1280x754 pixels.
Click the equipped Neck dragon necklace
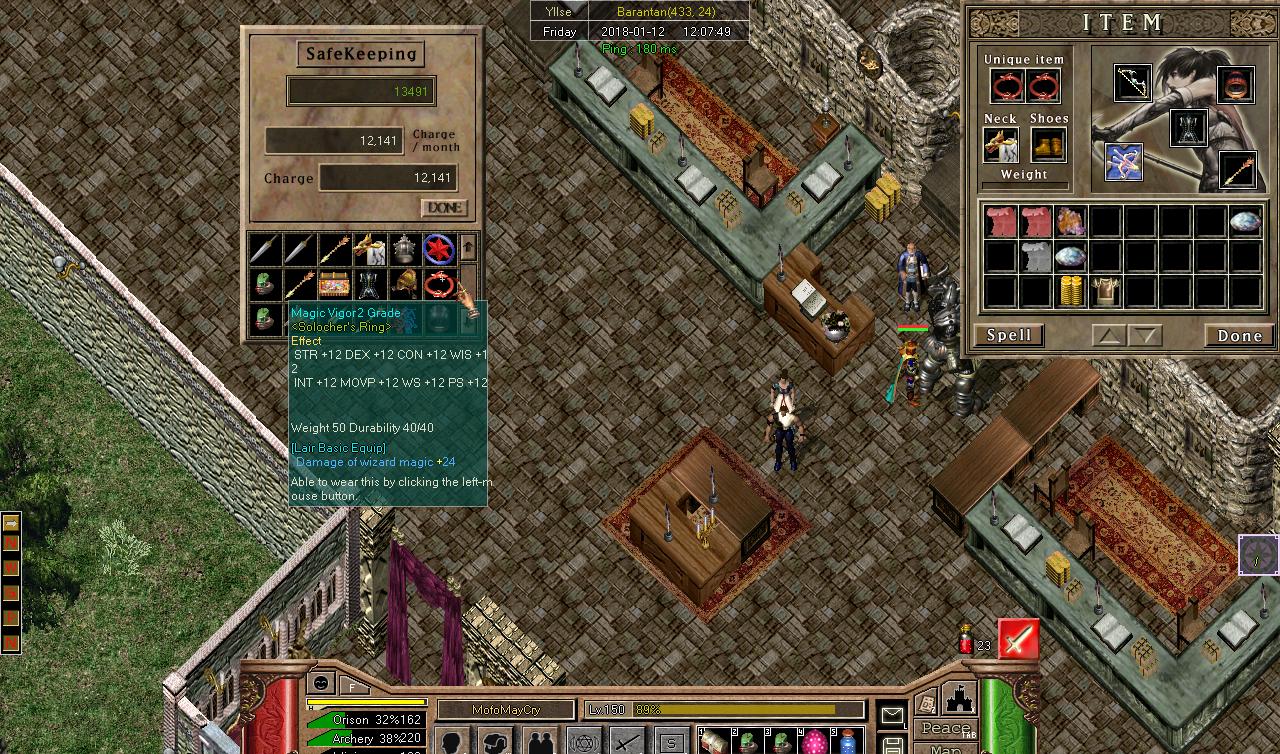click(x=1001, y=146)
